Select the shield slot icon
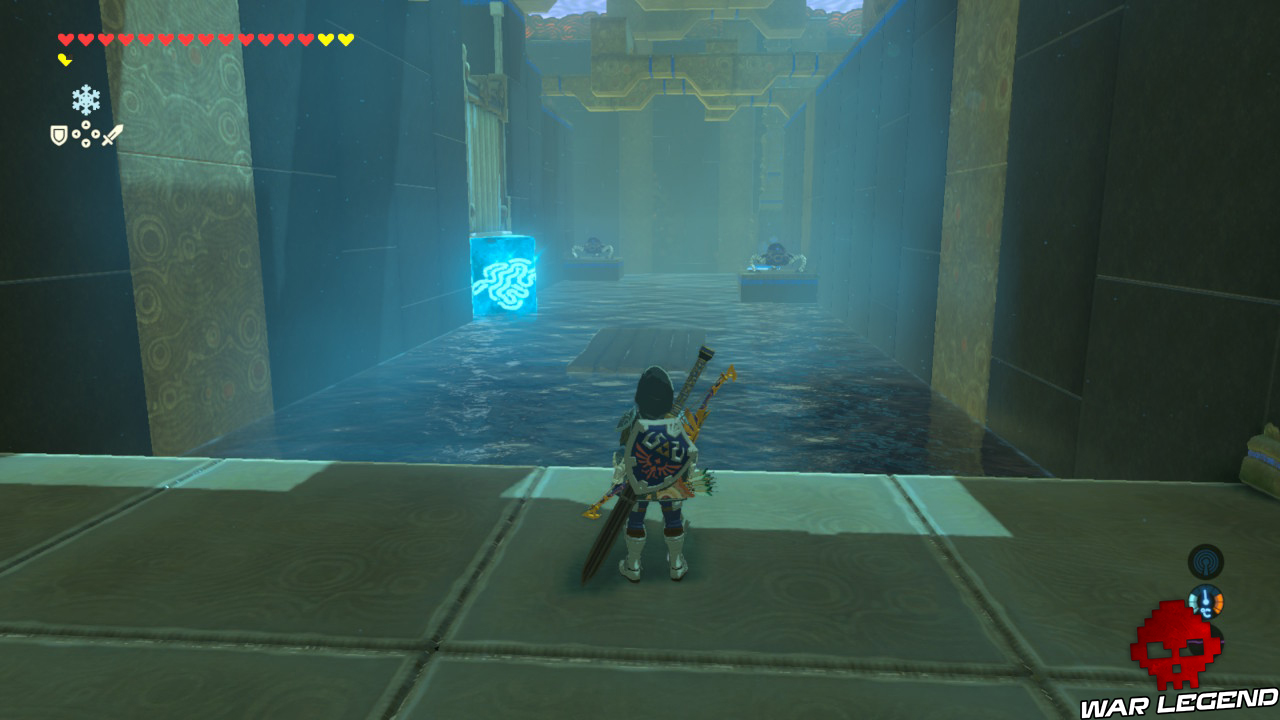The image size is (1280, 720). pyautogui.click(x=58, y=133)
